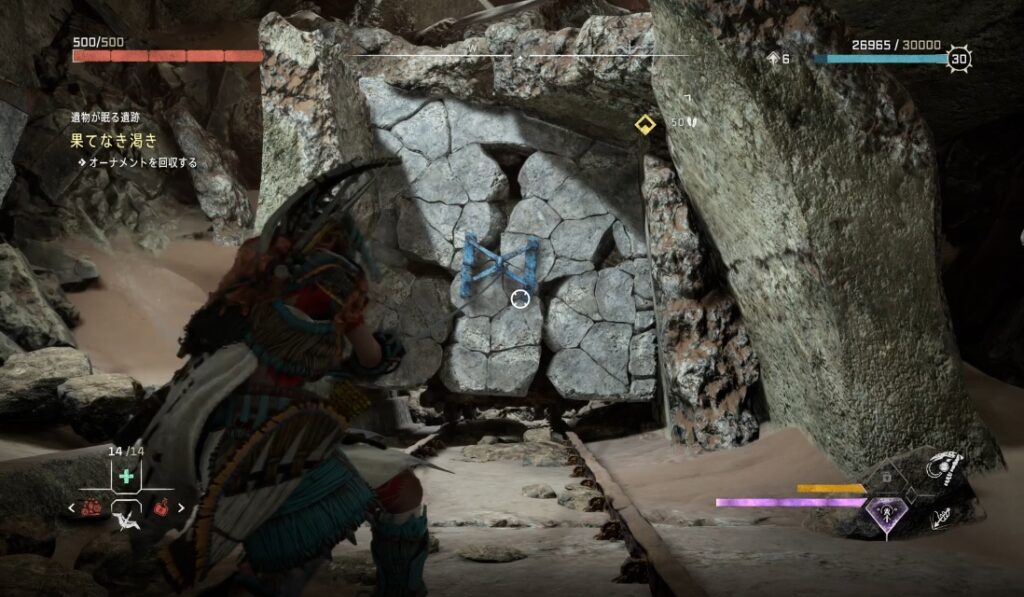Click the skill points arrow icon

pyautogui.click(x=774, y=58)
